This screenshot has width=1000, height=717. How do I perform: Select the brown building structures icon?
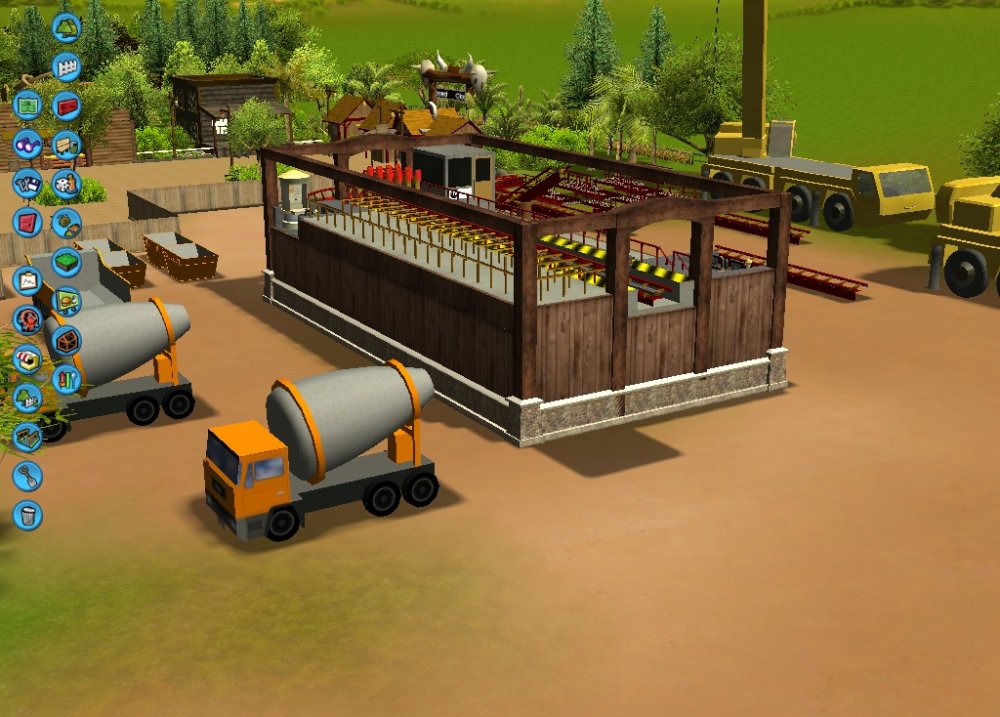pyautogui.click(x=27, y=437)
